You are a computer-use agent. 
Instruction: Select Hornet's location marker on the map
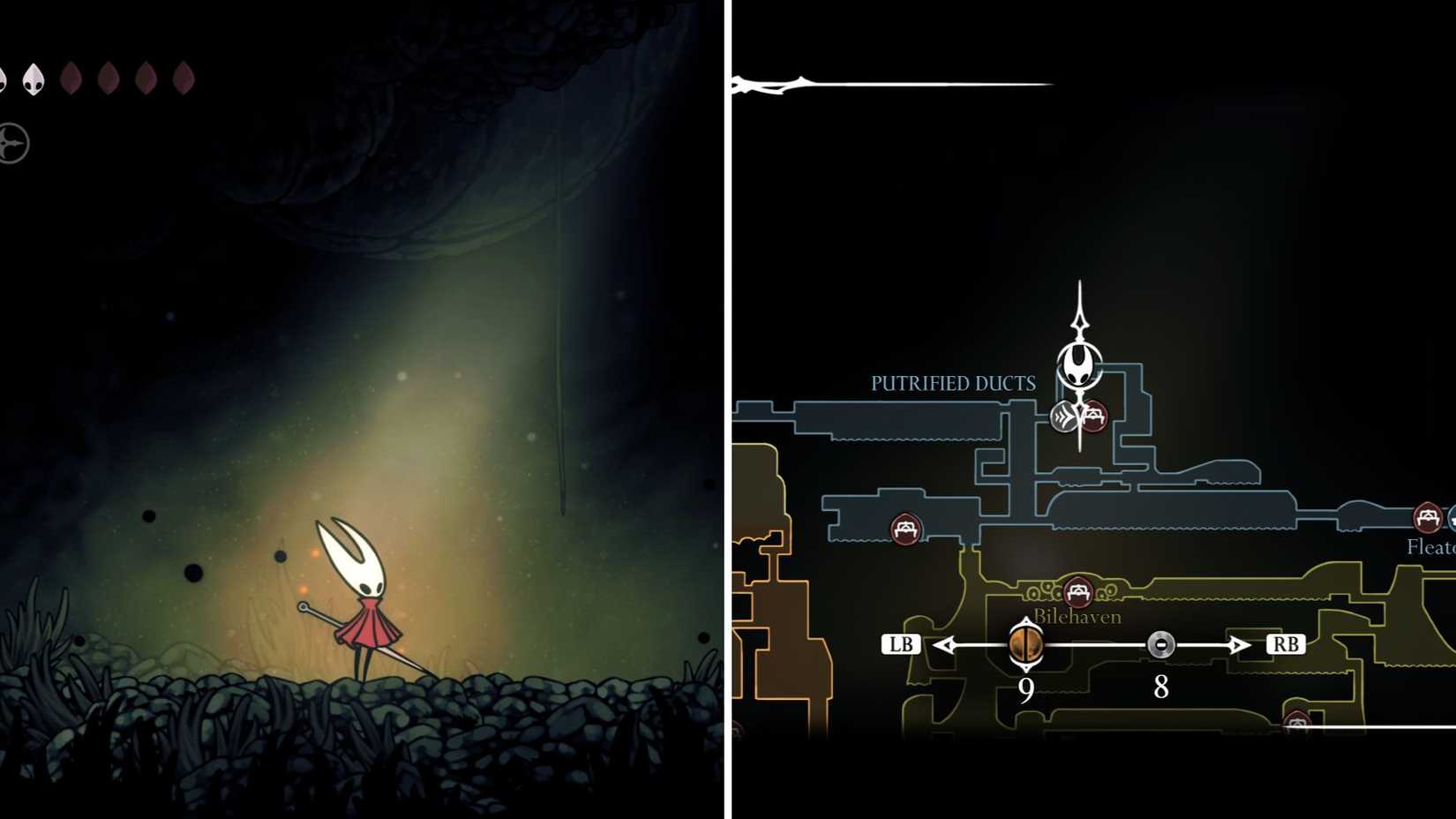[x=1078, y=366]
